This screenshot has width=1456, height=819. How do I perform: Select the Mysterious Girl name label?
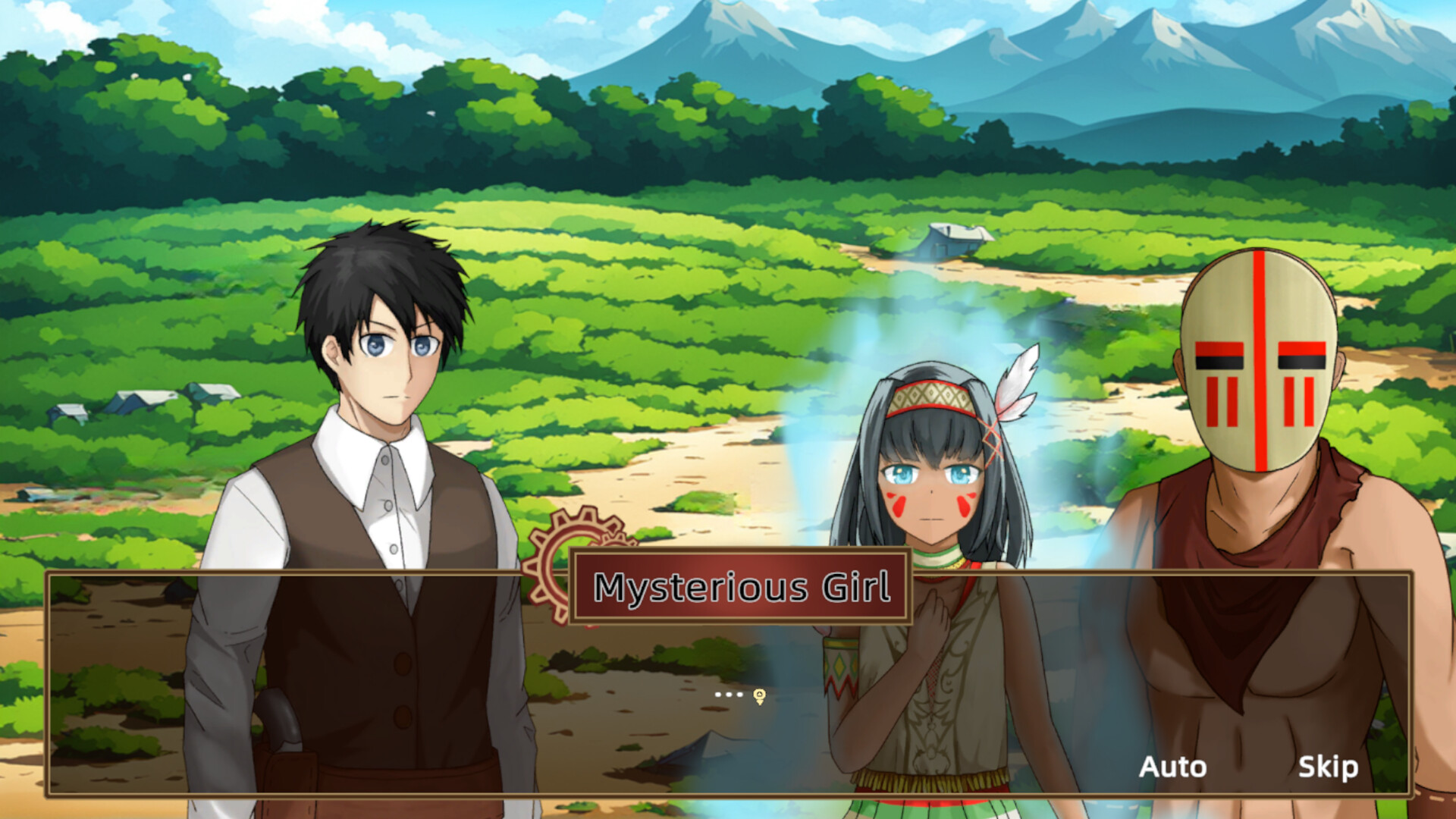tap(739, 585)
